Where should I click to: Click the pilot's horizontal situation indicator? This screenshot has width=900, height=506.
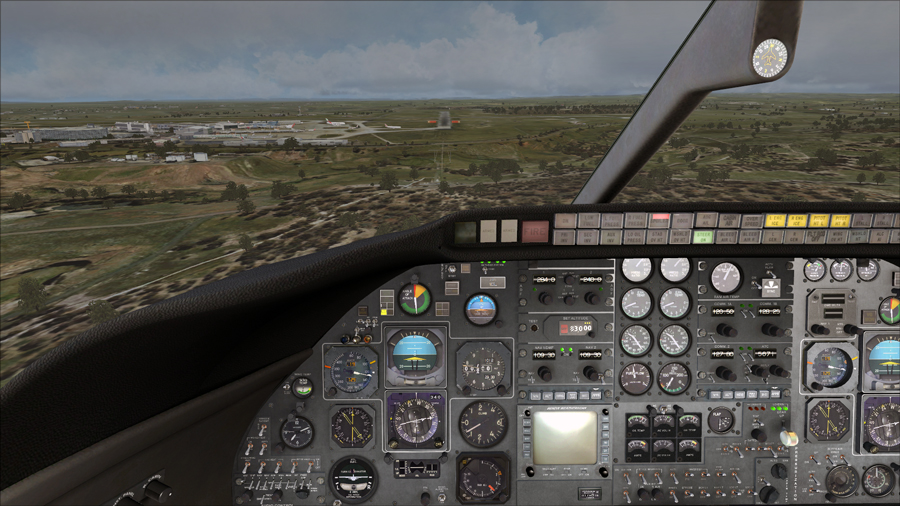tap(415, 420)
